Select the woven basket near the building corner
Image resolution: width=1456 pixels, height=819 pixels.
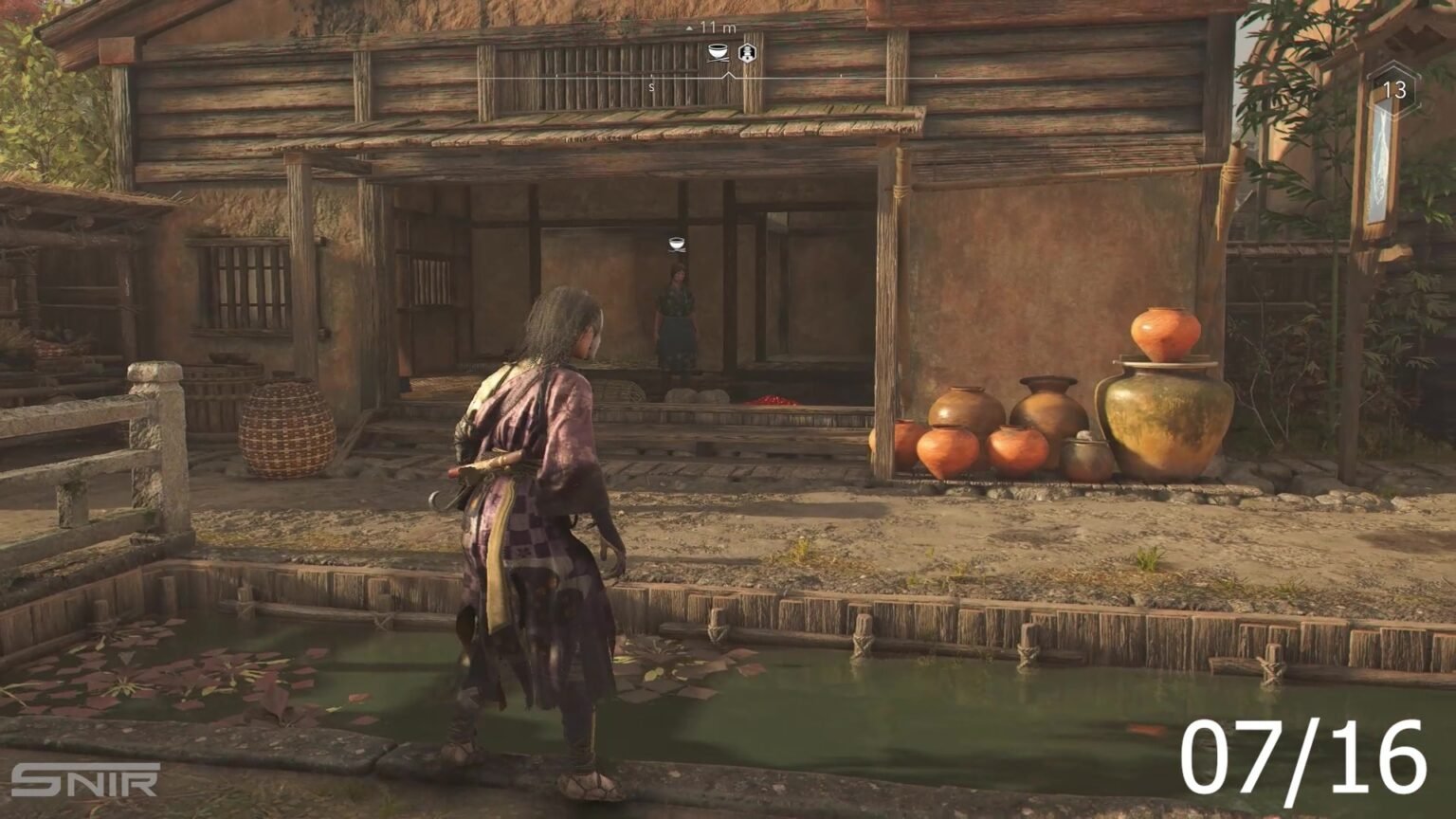coord(283,431)
